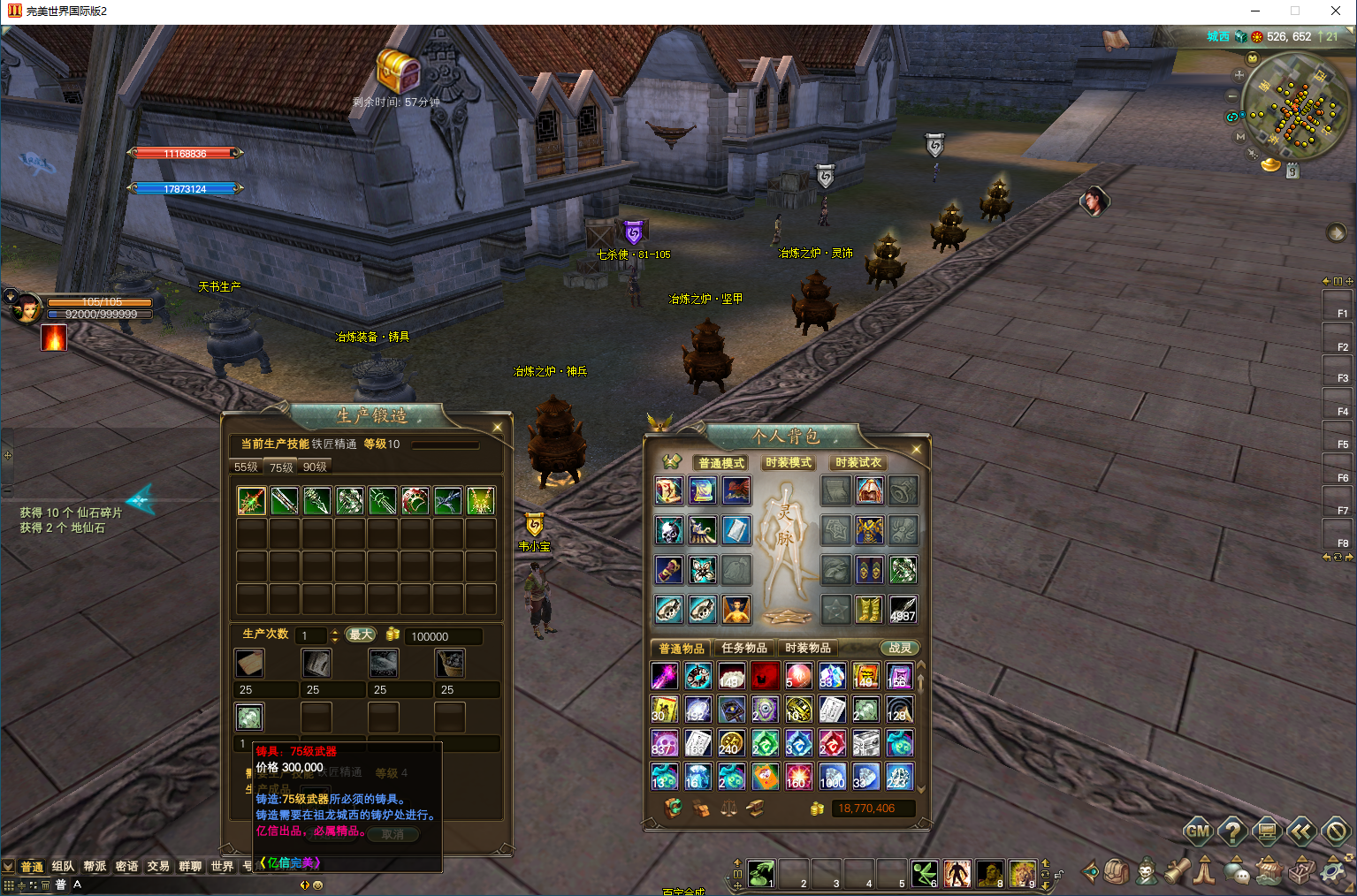
Task: Switch to the 90级 crafting tab
Action: coord(314,466)
